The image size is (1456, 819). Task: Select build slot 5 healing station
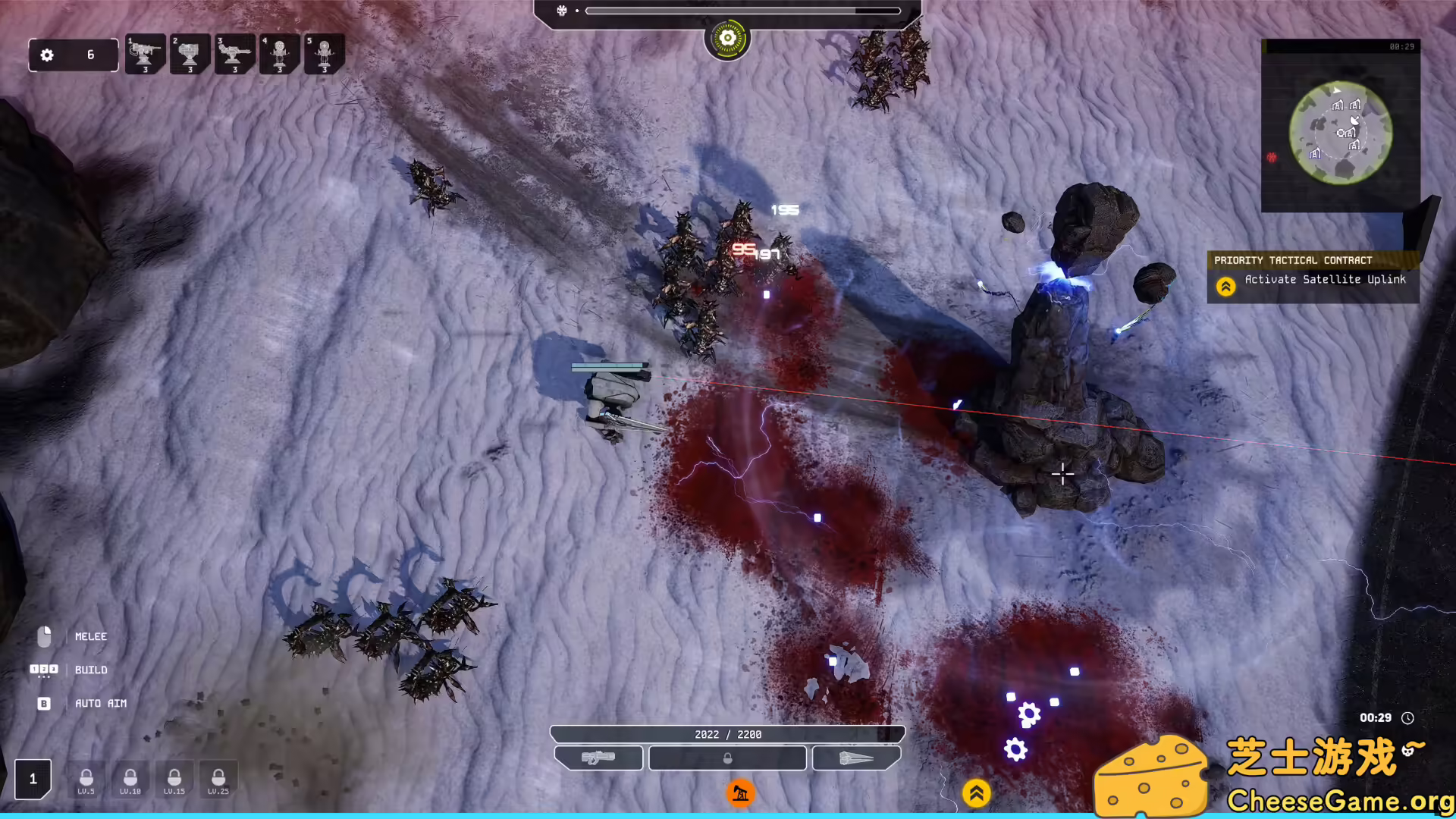pyautogui.click(x=324, y=53)
